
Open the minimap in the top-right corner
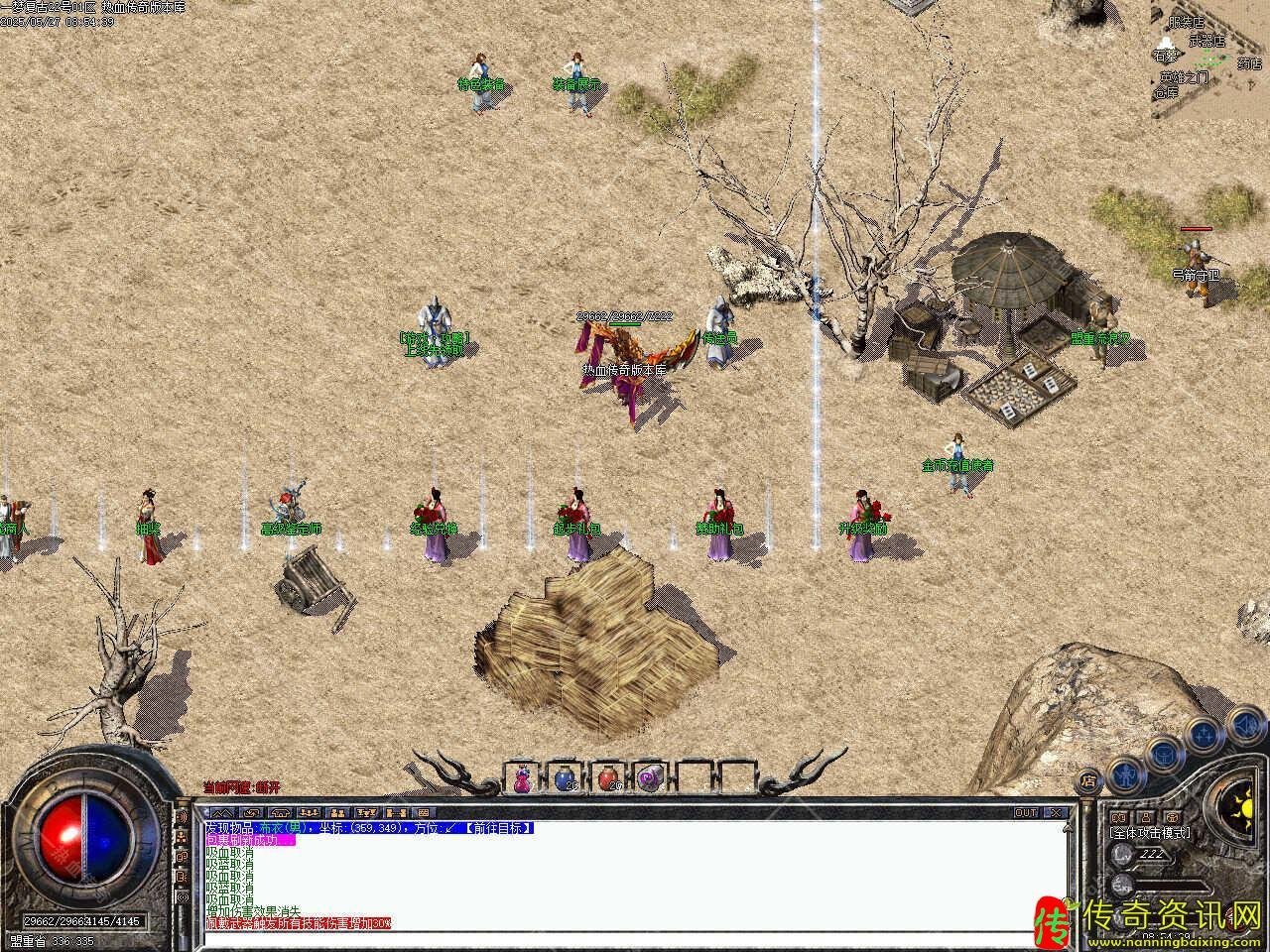(x=1208, y=59)
